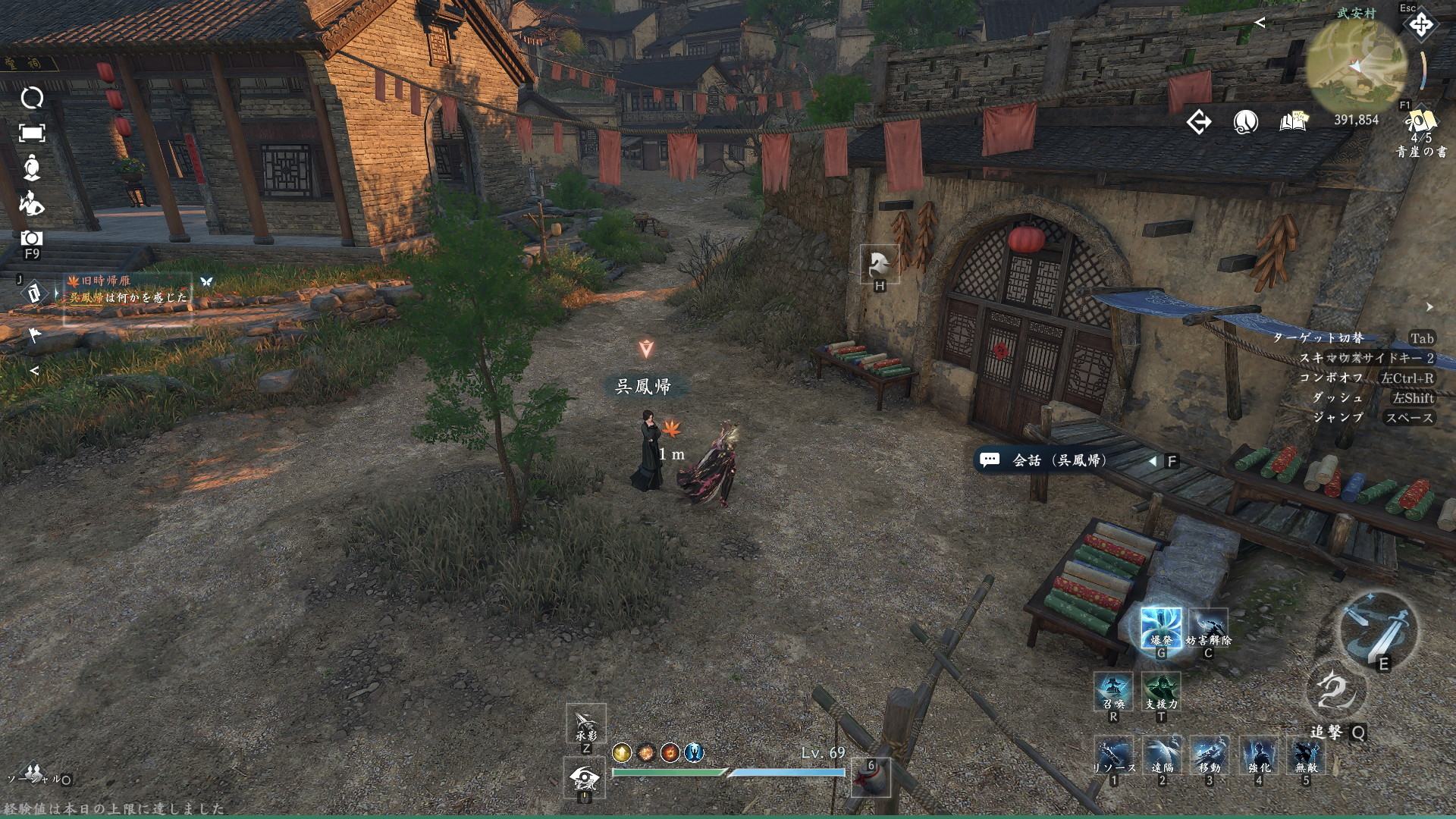Use the 妨害解除 skill
The height and width of the screenshot is (819, 1456).
pos(1208,629)
